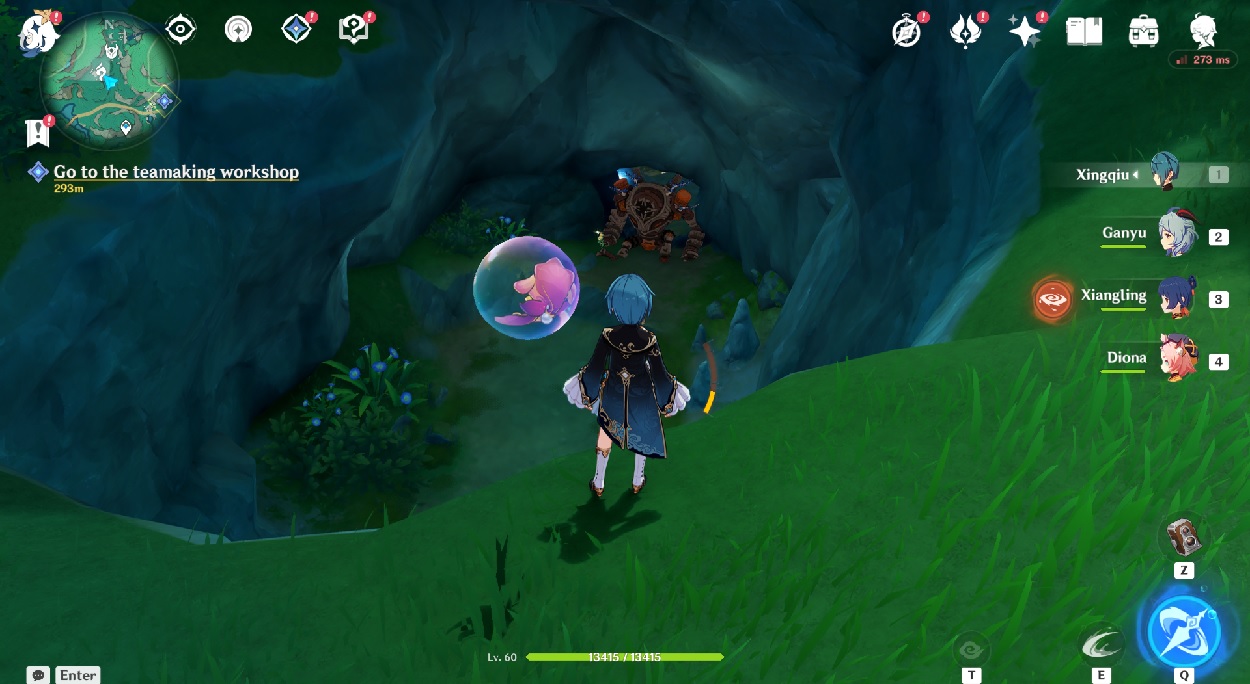The width and height of the screenshot is (1250, 684).
Task: Activate Xingqiu's elemental burst
Action: click(1184, 632)
